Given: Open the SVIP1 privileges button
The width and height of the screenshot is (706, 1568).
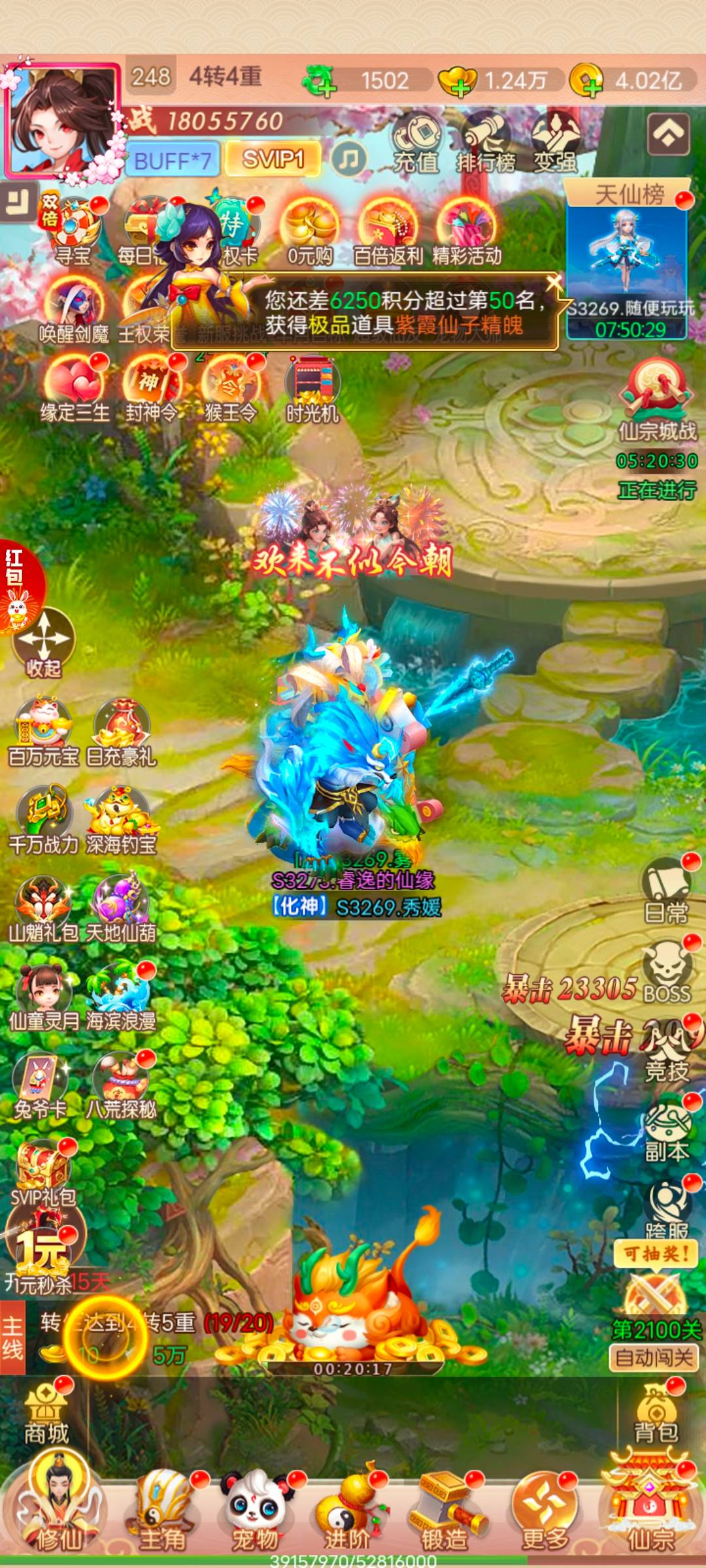Looking at the screenshot, I should point(273,159).
